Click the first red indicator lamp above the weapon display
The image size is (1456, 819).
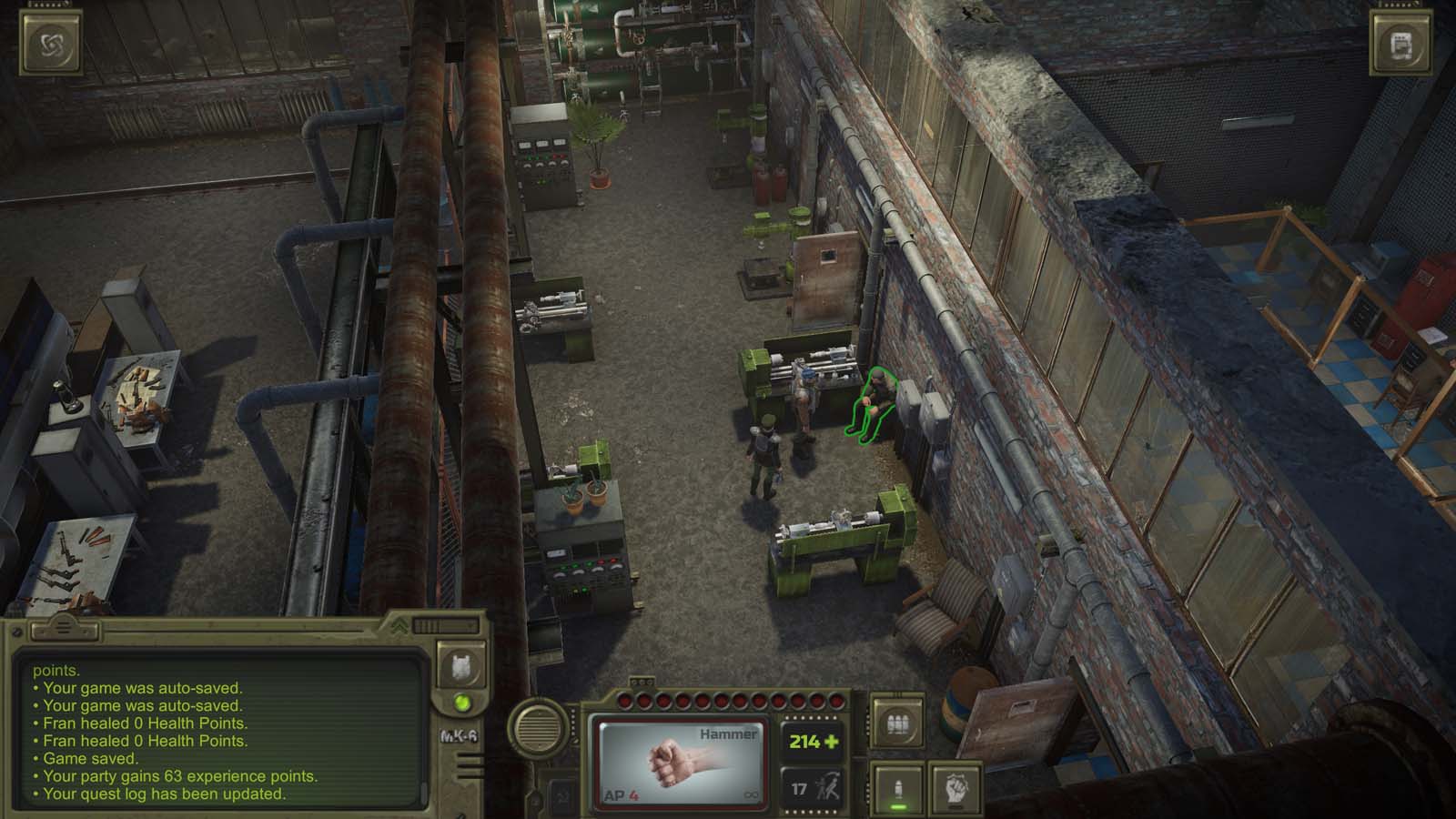coord(627,701)
